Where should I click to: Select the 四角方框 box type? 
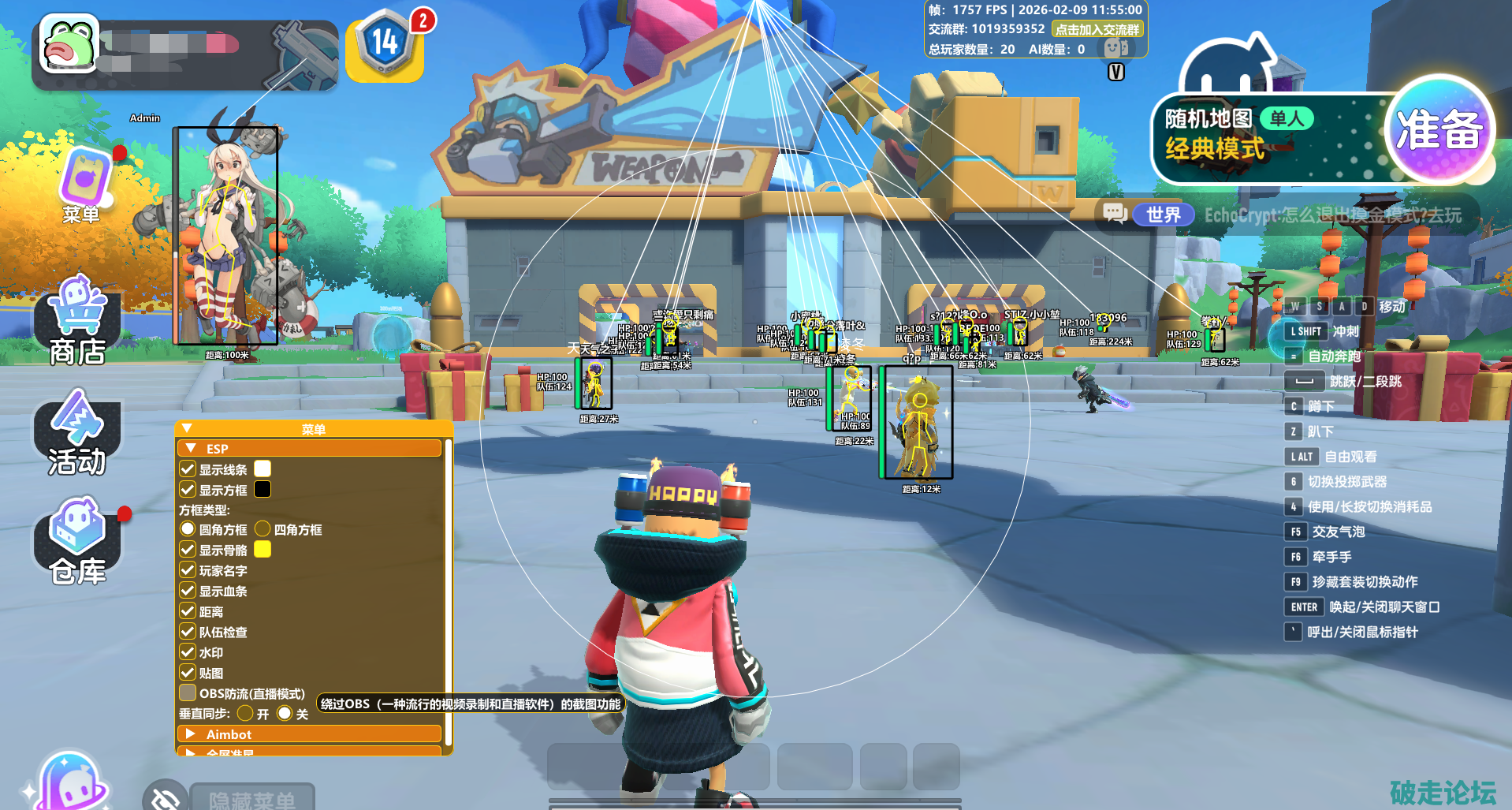click(x=263, y=529)
